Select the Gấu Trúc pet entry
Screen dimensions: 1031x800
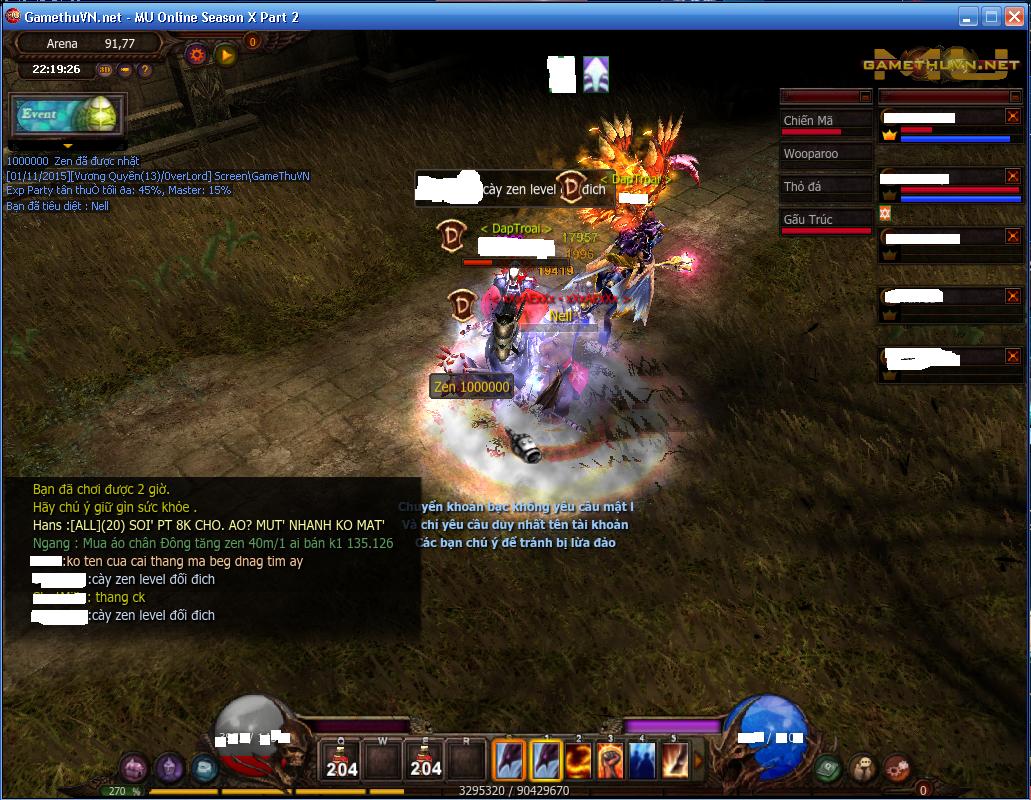[x=825, y=220]
